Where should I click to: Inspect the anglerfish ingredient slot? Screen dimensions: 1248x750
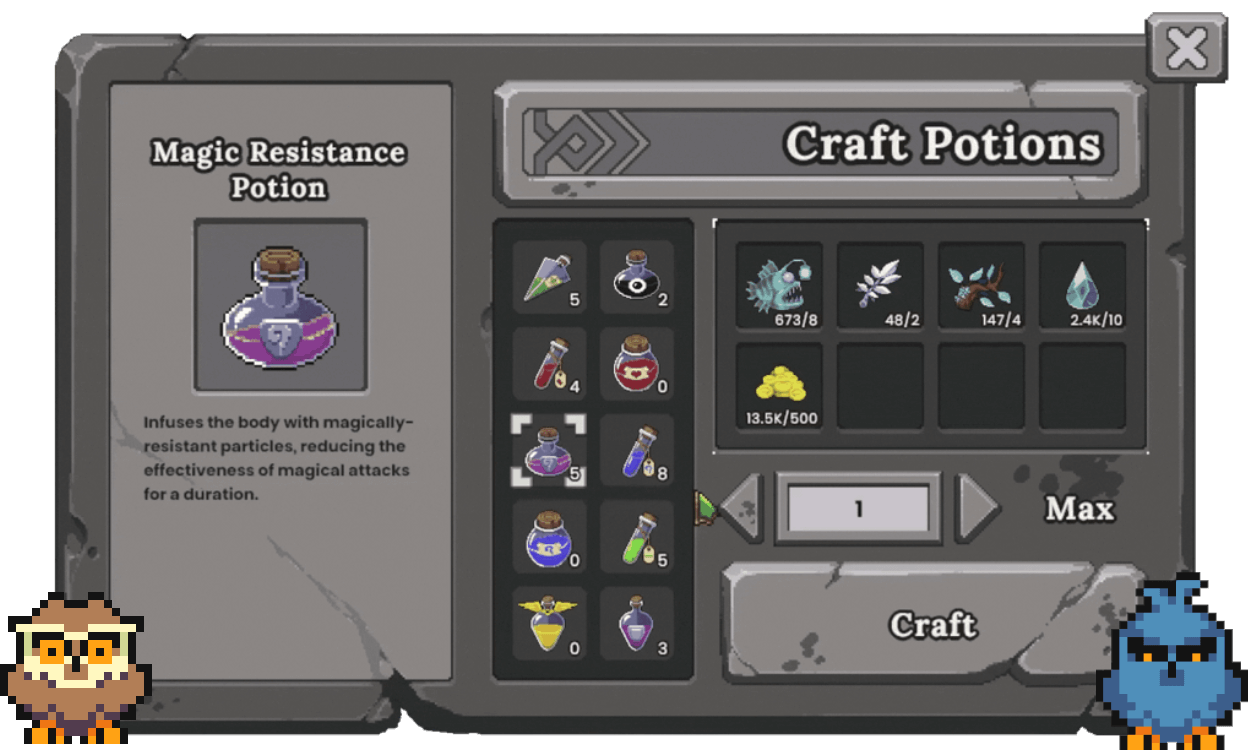pyautogui.click(x=779, y=285)
